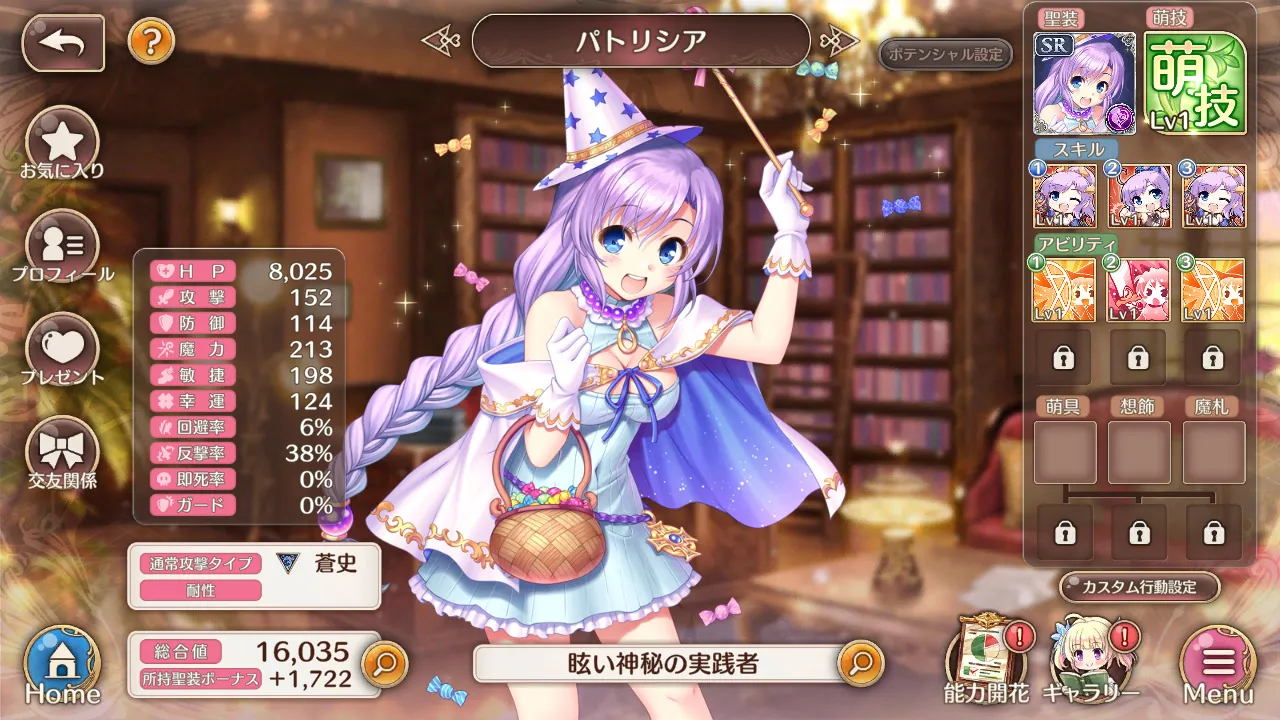Inspect skill number 1 icon
This screenshot has width=1280, height=720.
click(1064, 196)
